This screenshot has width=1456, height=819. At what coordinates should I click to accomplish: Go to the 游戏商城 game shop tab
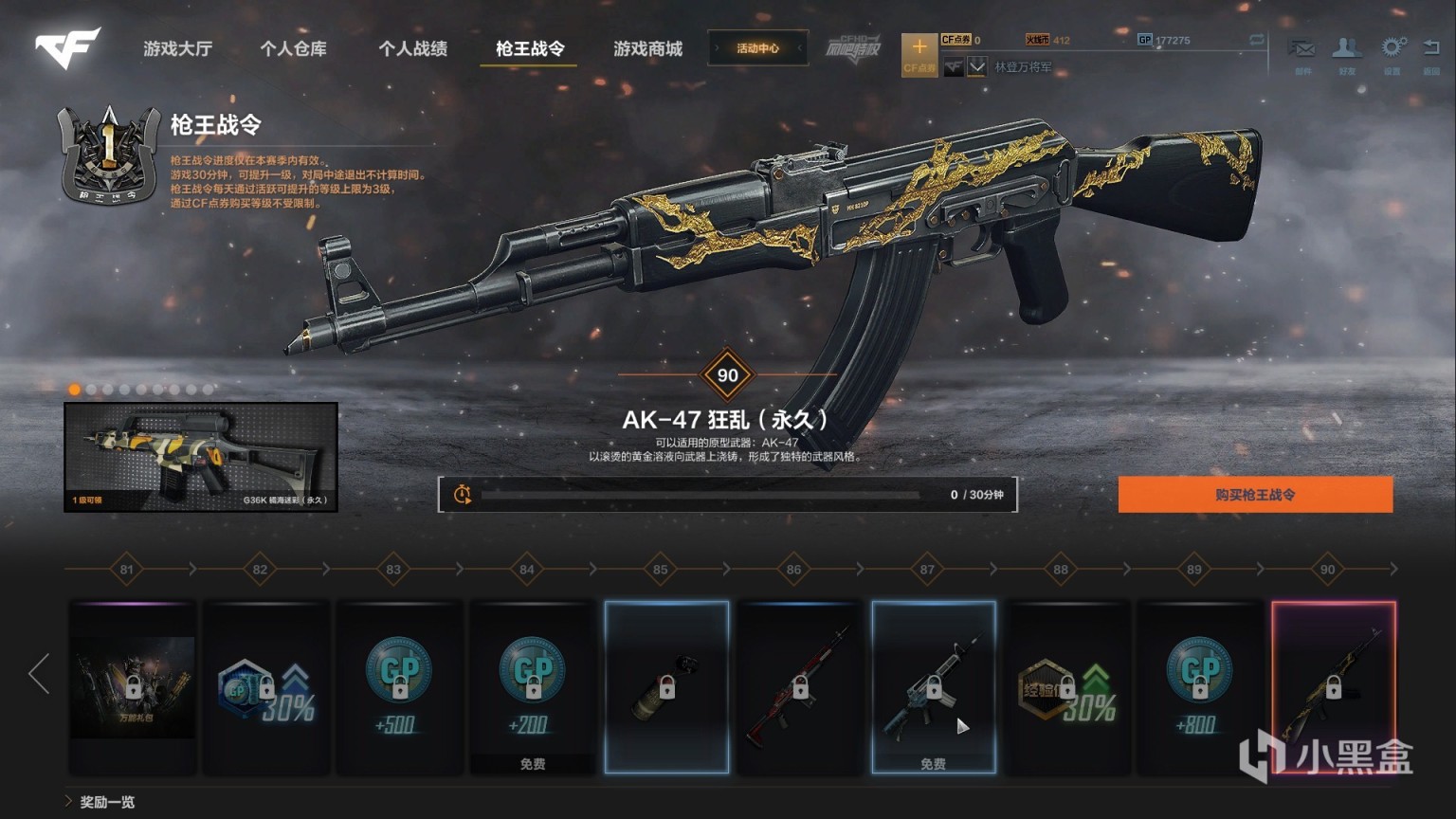[x=647, y=48]
